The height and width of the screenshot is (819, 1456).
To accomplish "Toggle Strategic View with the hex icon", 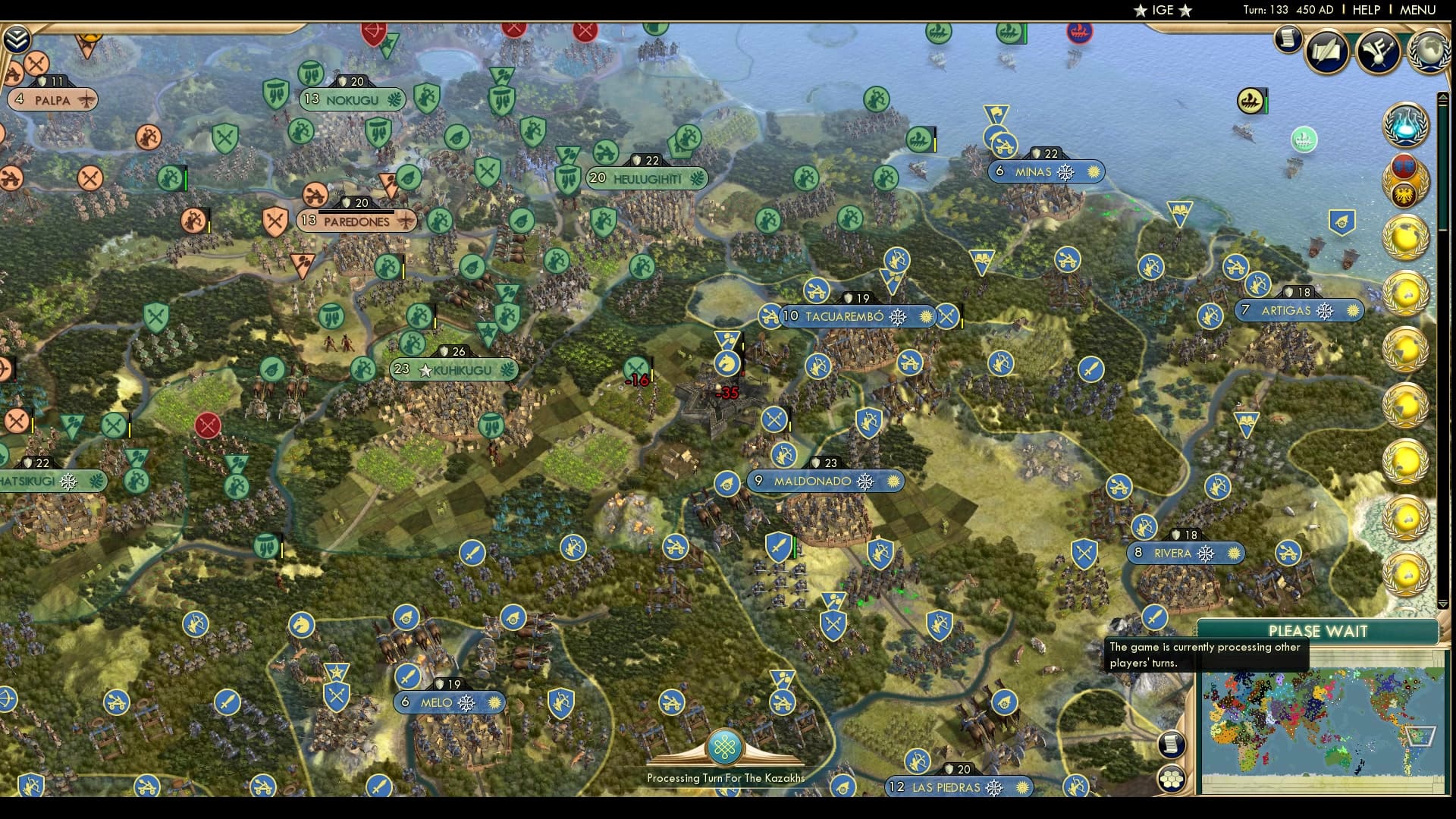I will (x=1172, y=777).
